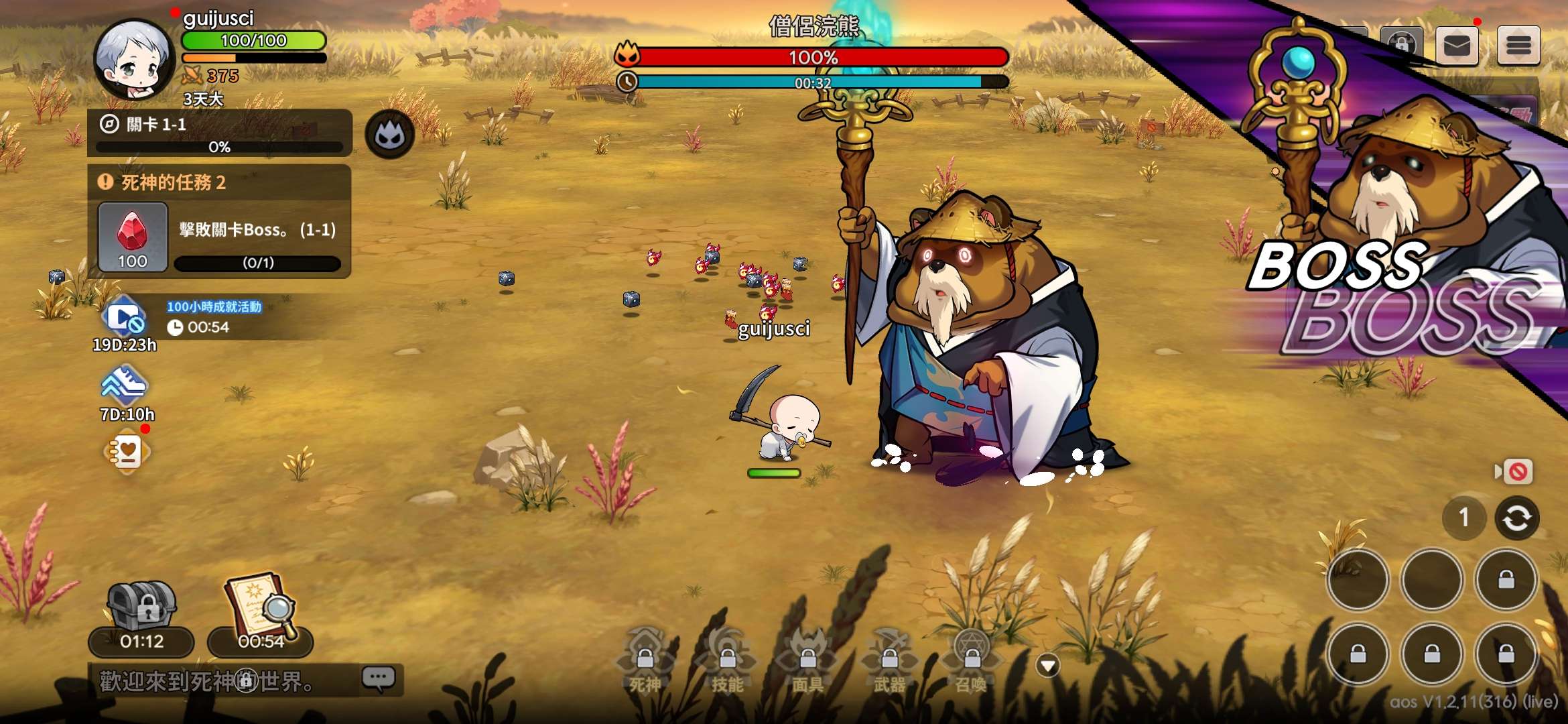
Task: Open the chat speech bubble button
Action: tap(379, 678)
